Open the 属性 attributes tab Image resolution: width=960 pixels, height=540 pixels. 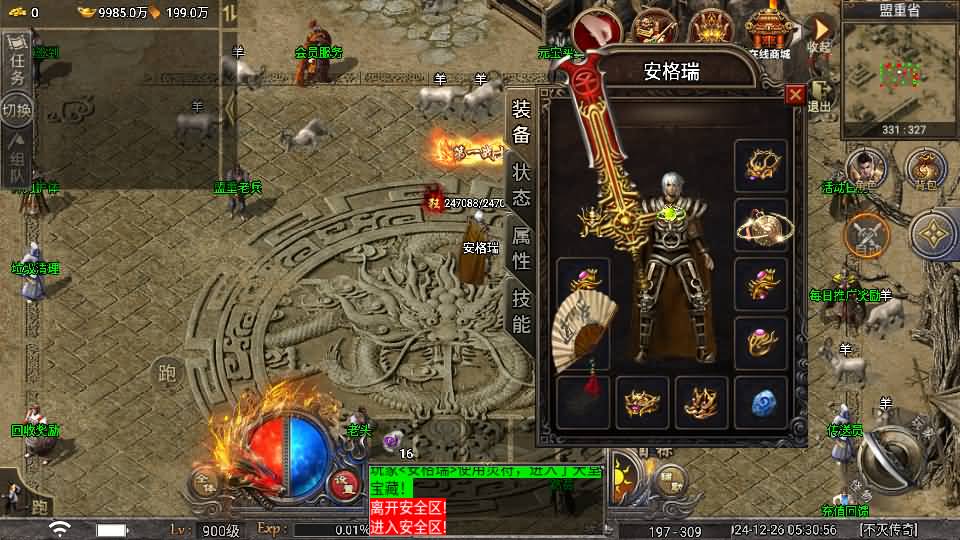coord(521,249)
